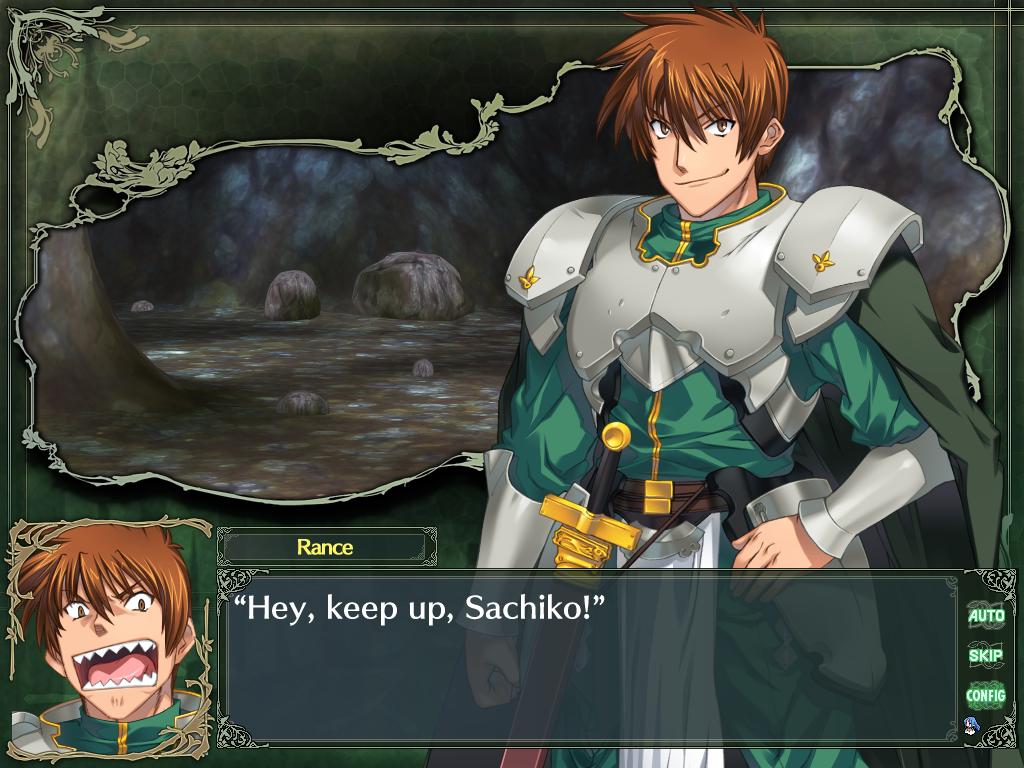1024x768 pixels.
Task: Turn on AUTO text advance
Action: coord(985,616)
